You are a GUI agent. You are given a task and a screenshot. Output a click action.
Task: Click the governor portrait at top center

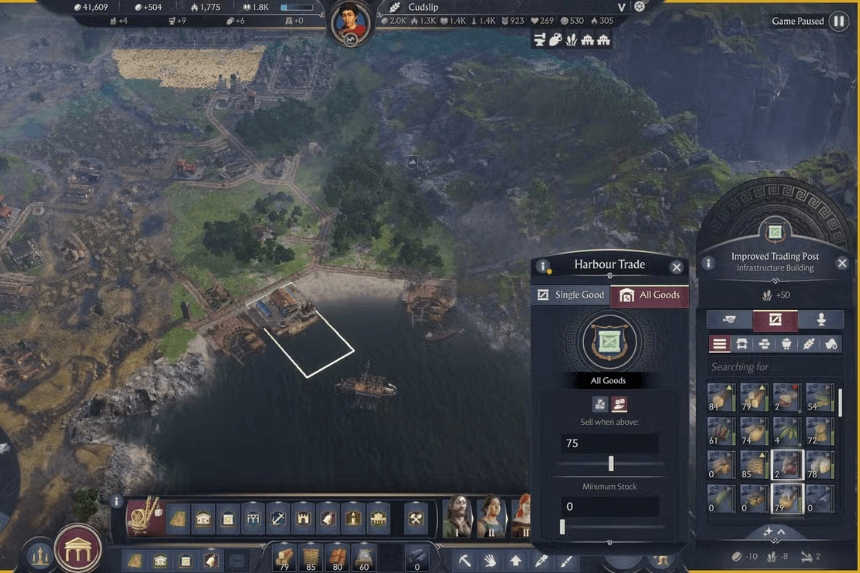pos(349,21)
